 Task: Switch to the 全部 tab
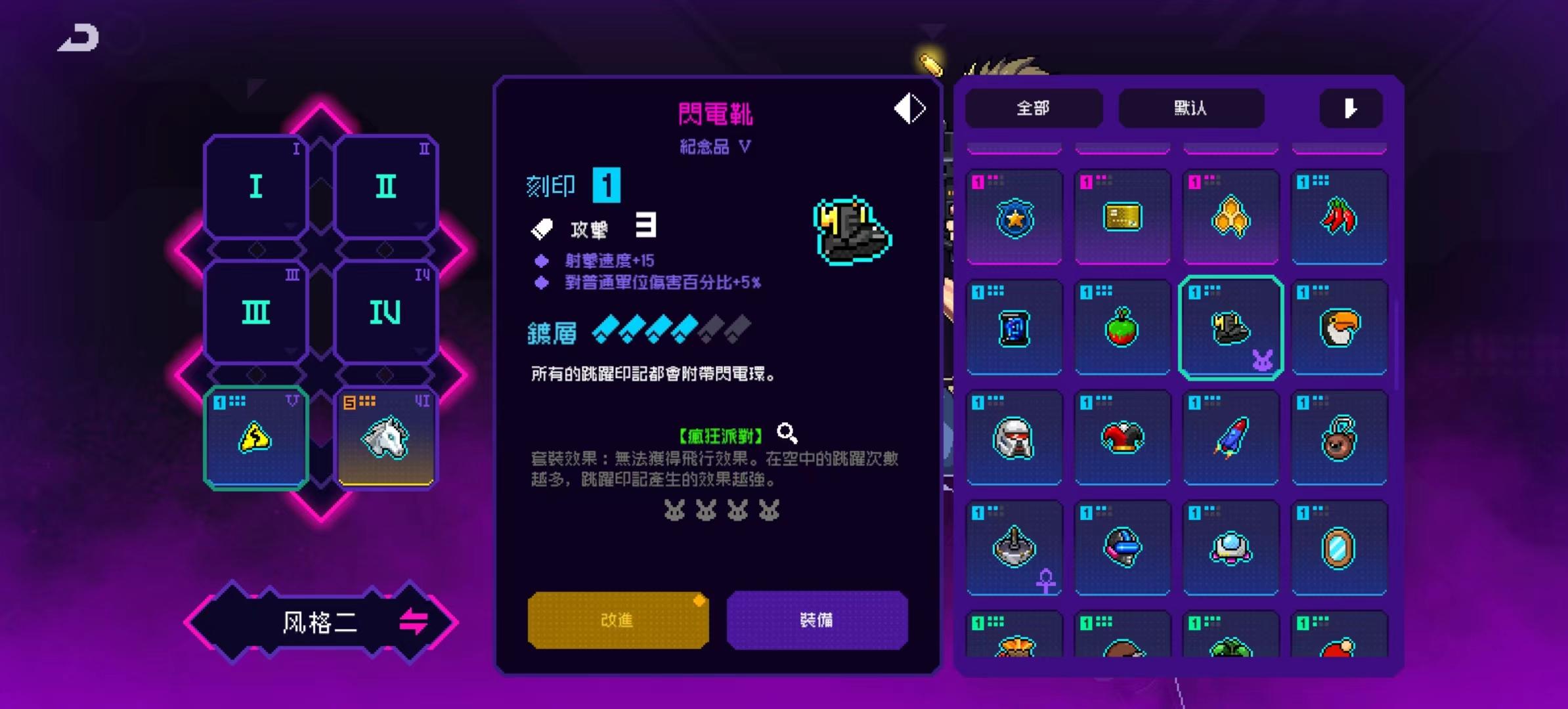[1034, 108]
